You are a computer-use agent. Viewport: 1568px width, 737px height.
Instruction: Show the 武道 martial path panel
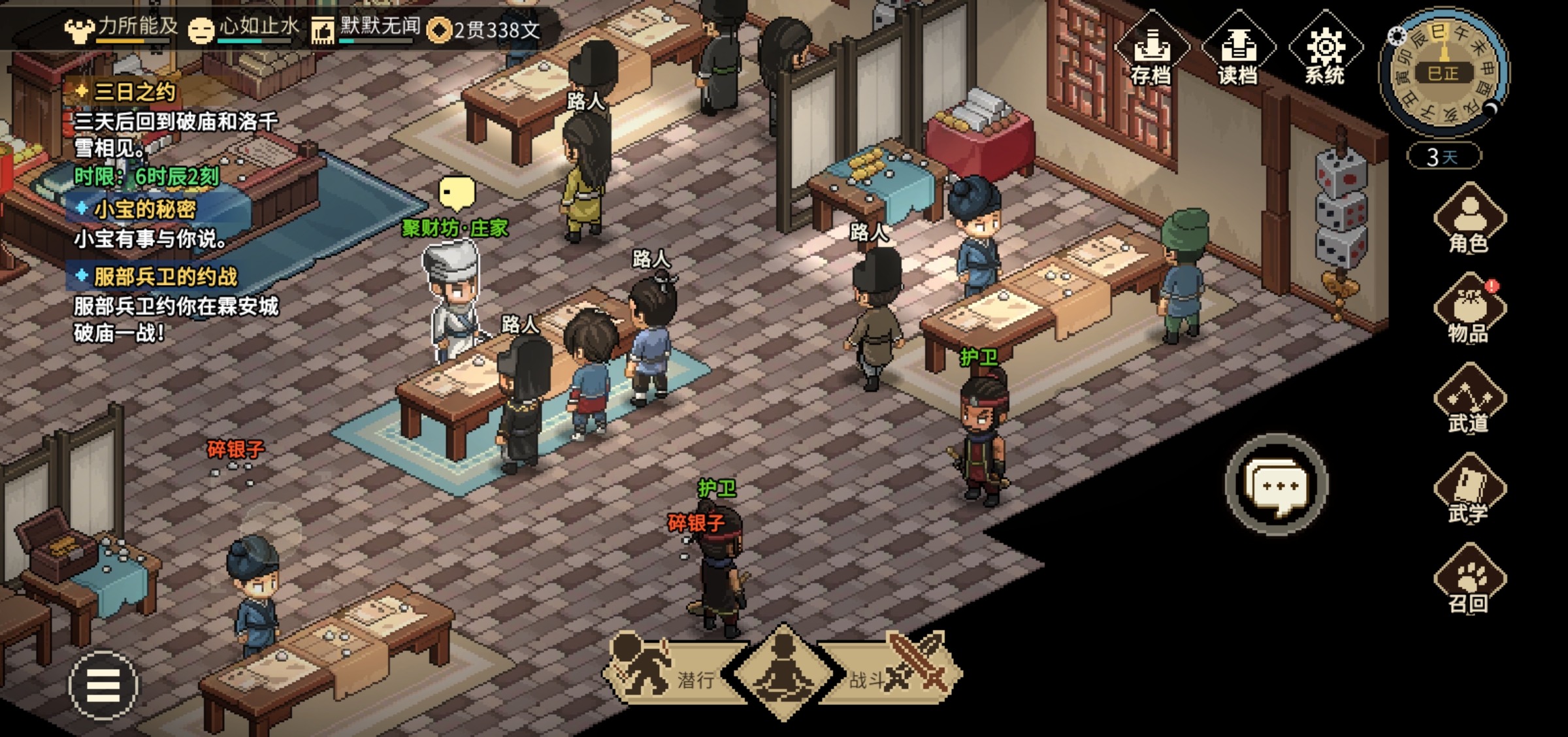(1469, 399)
